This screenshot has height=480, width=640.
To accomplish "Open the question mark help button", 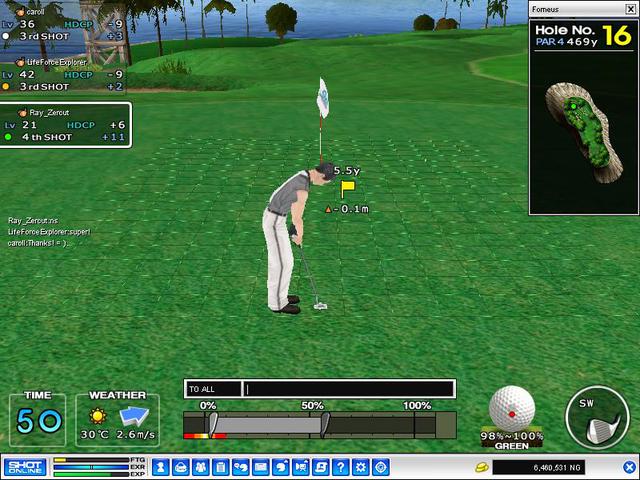I will click(340, 467).
